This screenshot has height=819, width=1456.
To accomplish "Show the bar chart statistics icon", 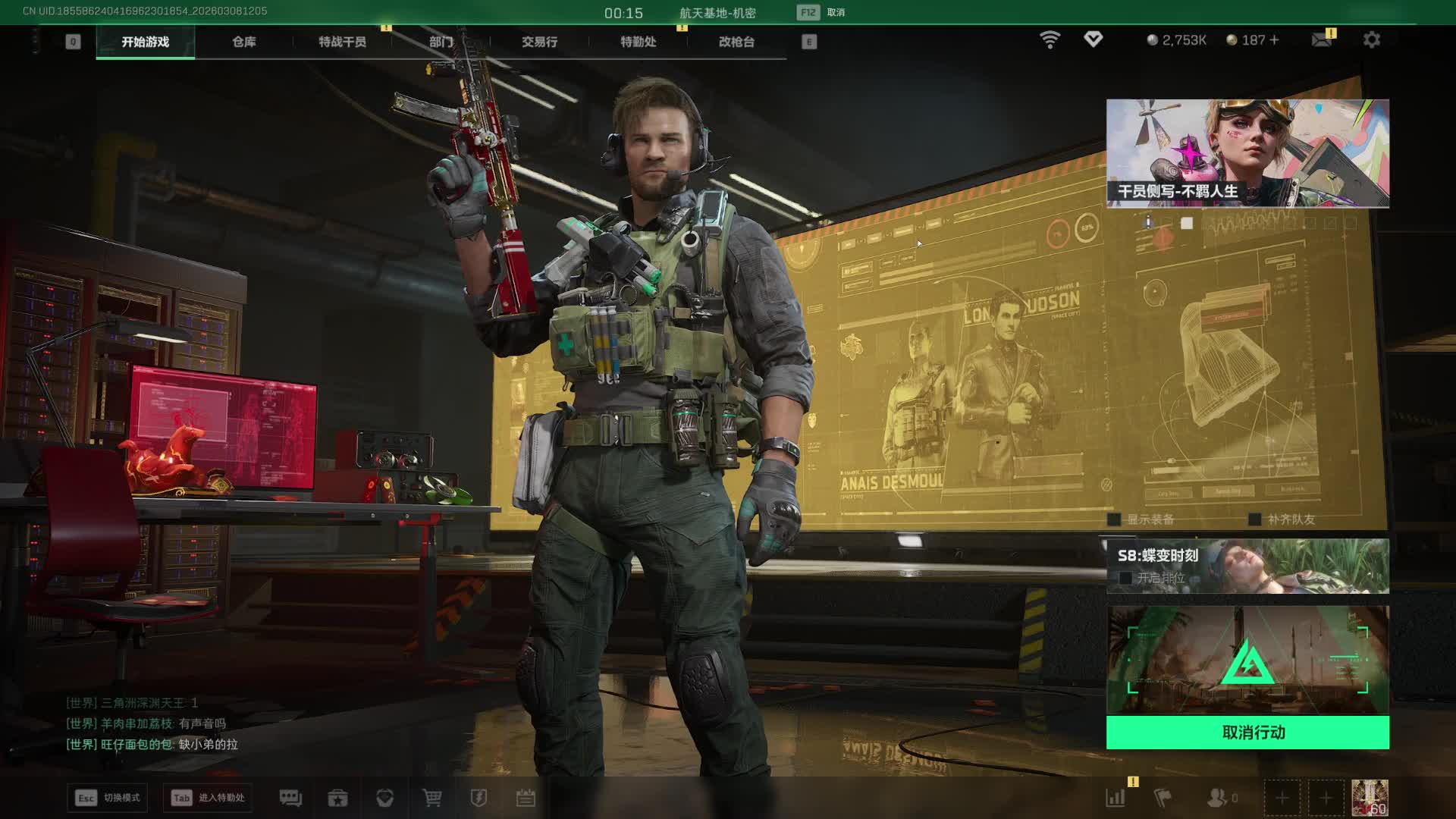I will tap(1116, 798).
